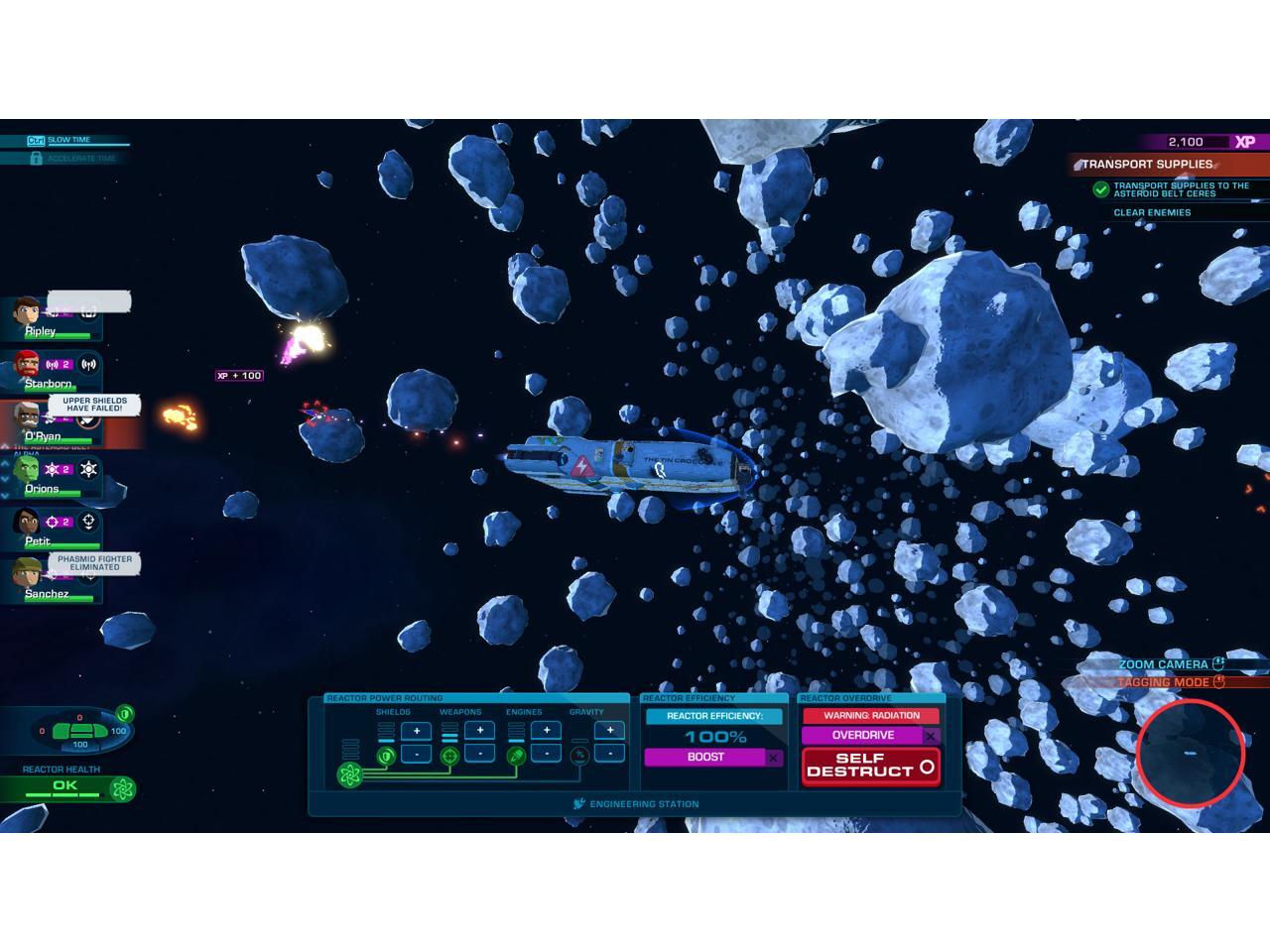Decrease Shields power with the minus button

[416, 754]
